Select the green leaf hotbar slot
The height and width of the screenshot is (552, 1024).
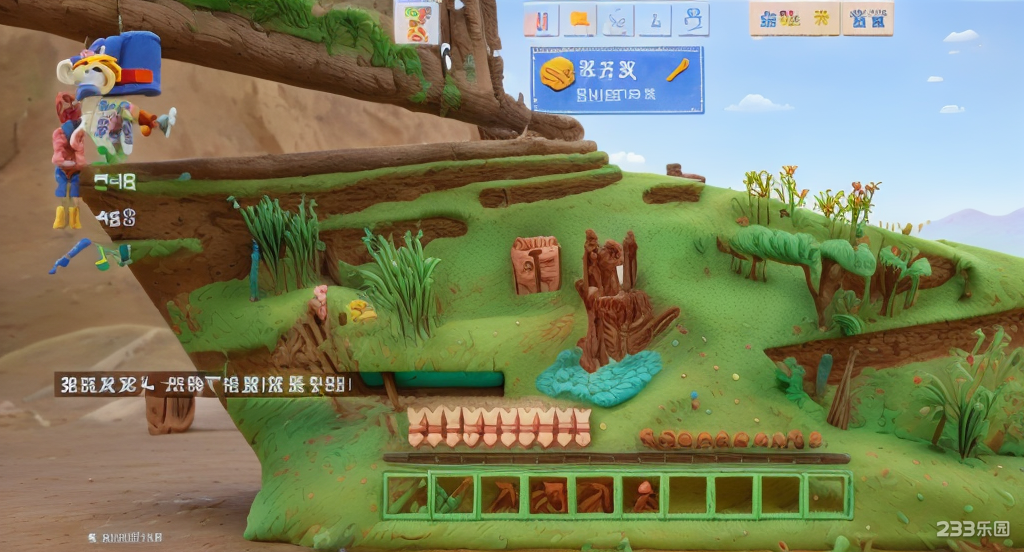pos(405,494)
